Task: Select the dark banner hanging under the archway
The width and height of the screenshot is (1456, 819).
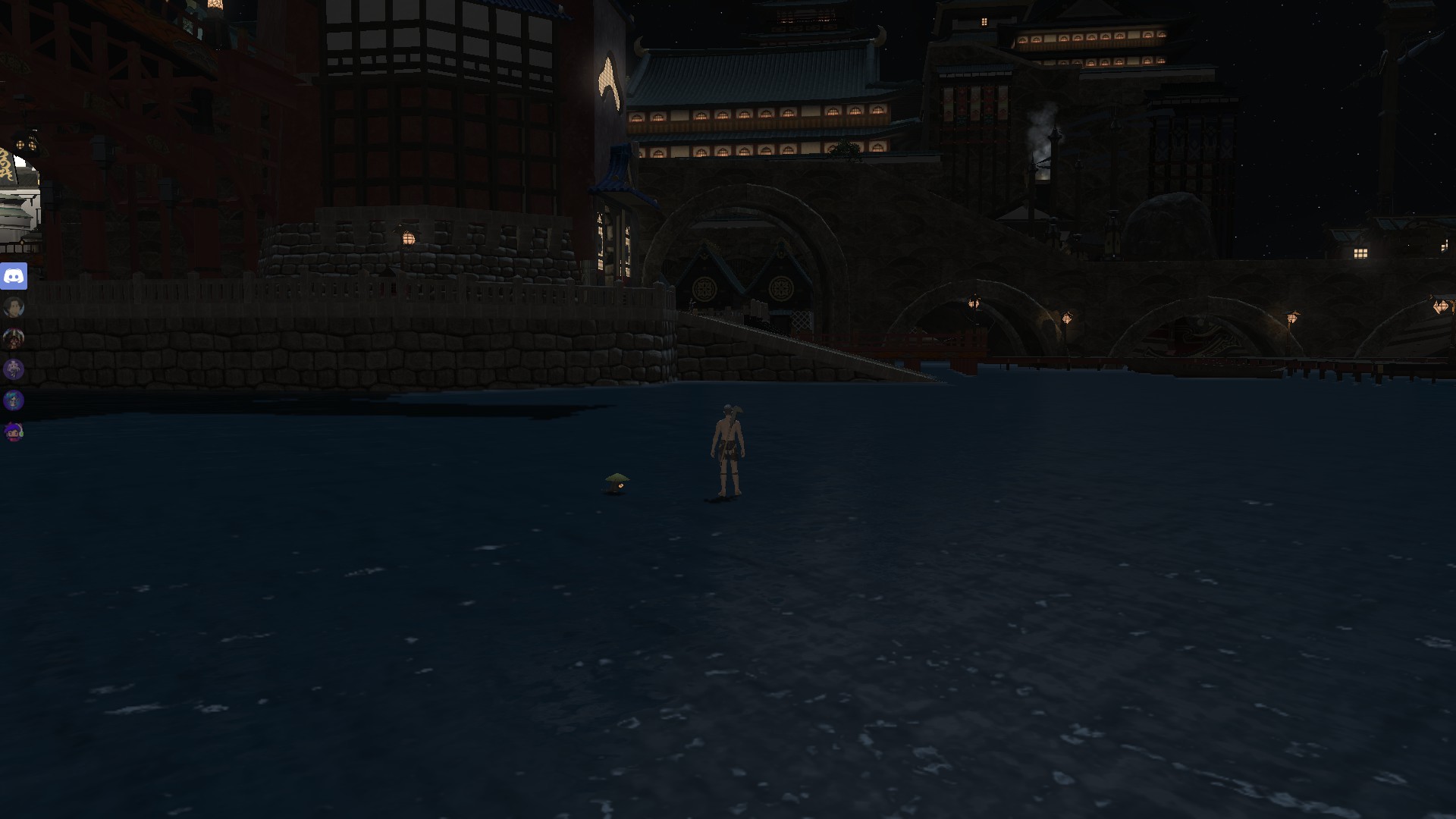Action: (x=705, y=288)
